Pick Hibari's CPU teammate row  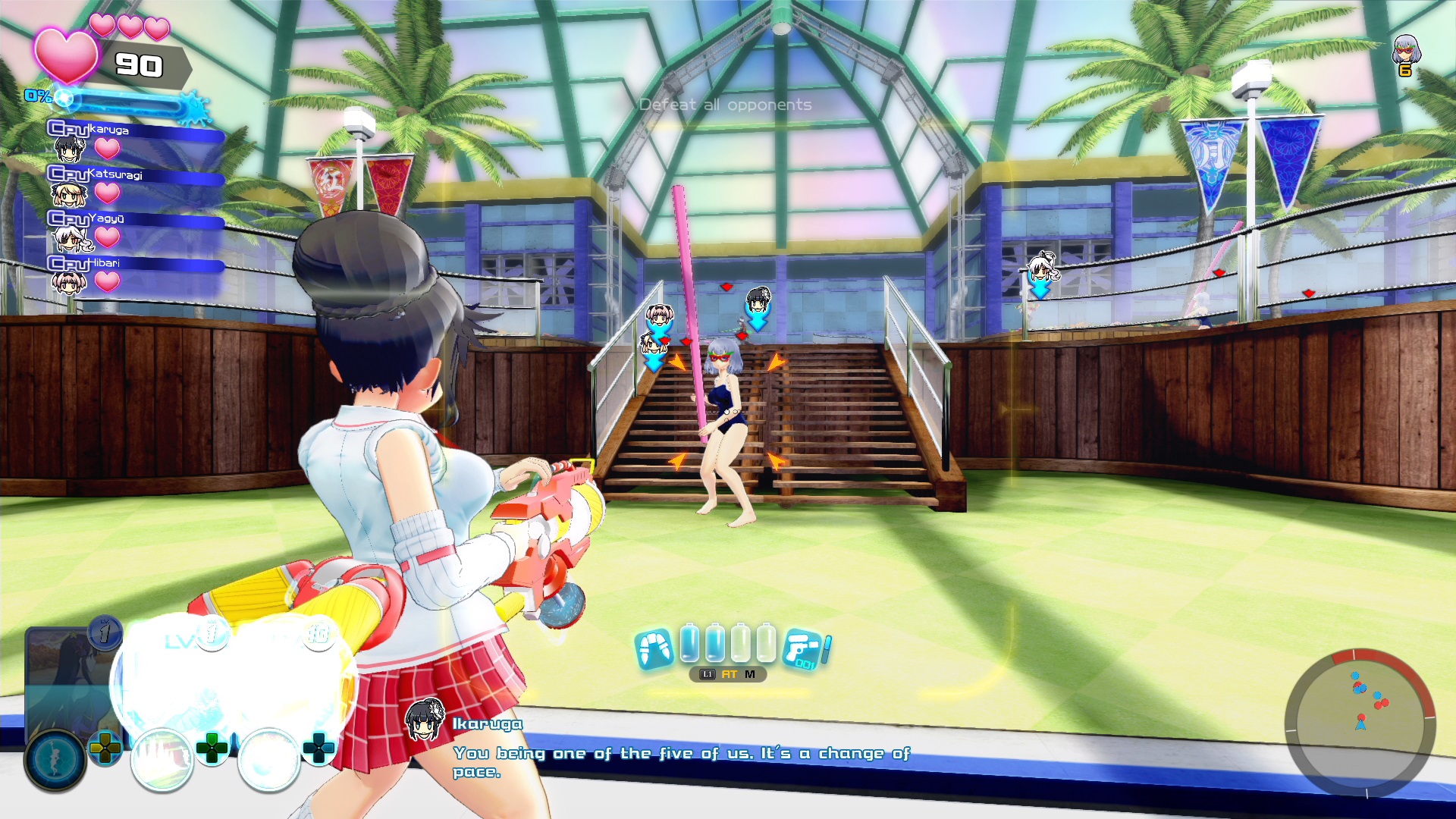click(135, 273)
